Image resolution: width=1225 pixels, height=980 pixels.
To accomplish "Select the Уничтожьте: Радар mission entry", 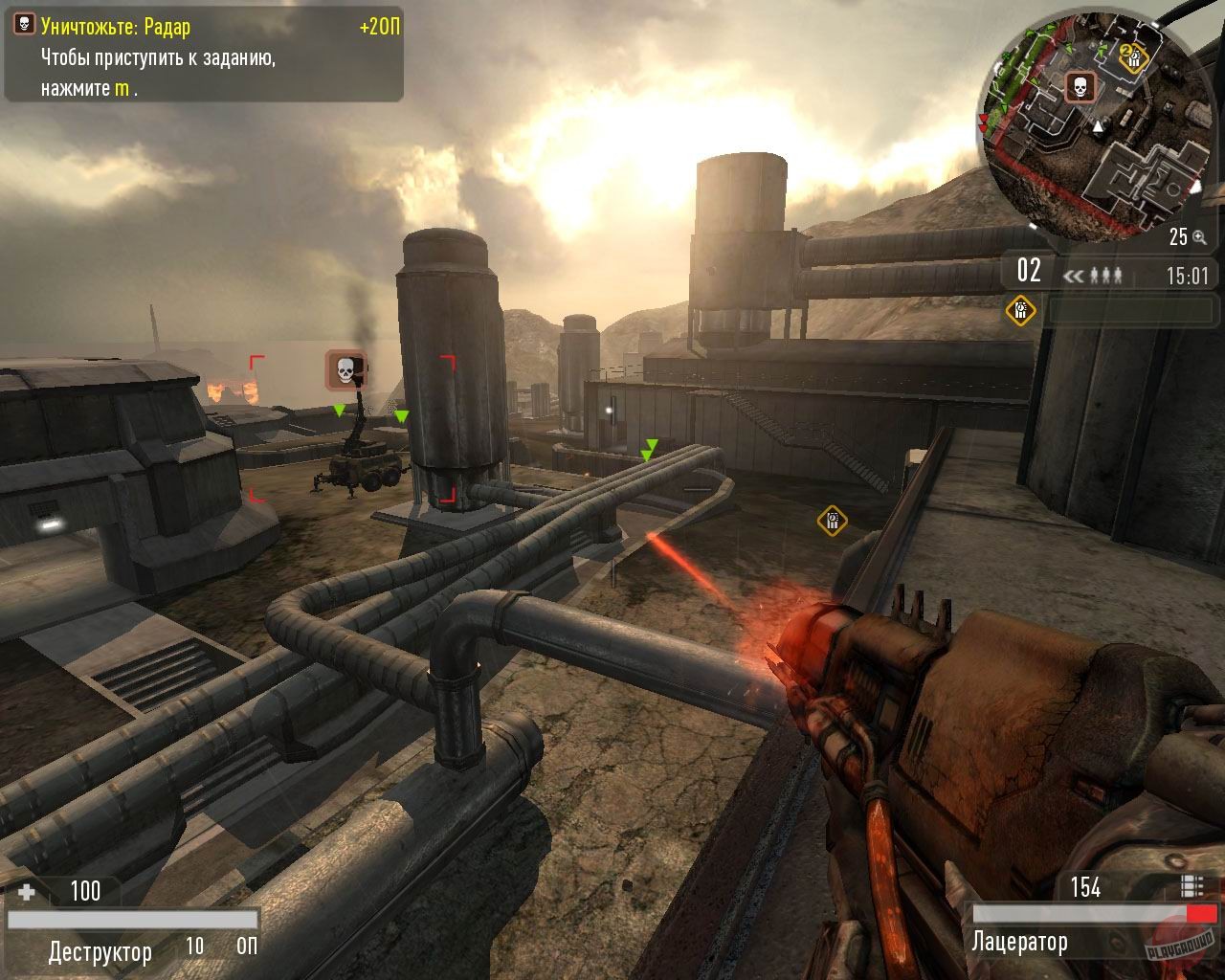I will 115,28.
